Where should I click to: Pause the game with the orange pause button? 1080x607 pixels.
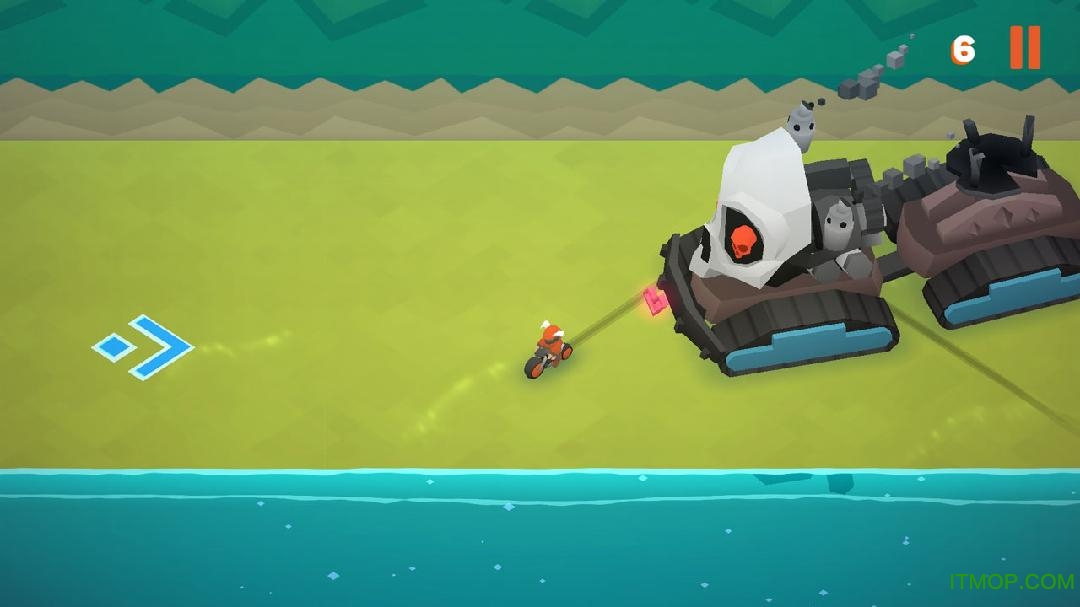[x=1025, y=47]
